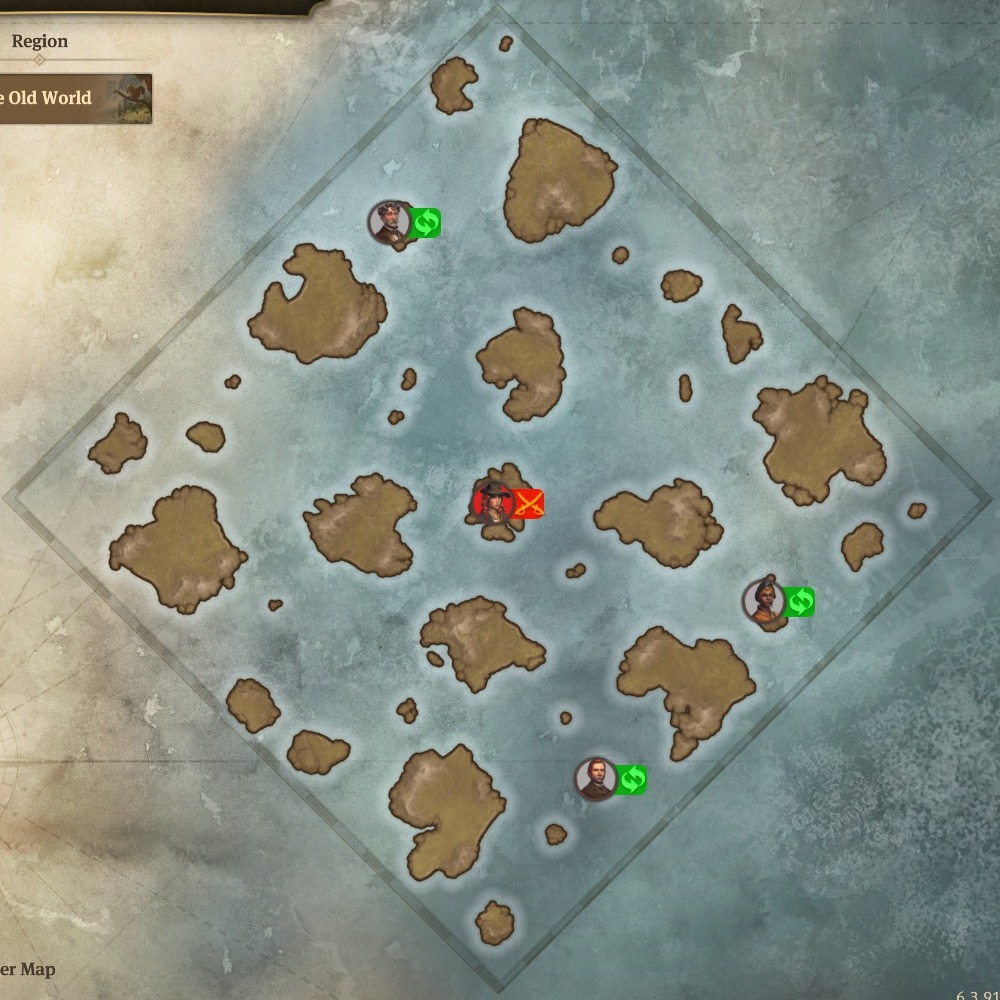Select the red-haired man's portrait
The height and width of the screenshot is (1000, 1000).
pos(596,779)
